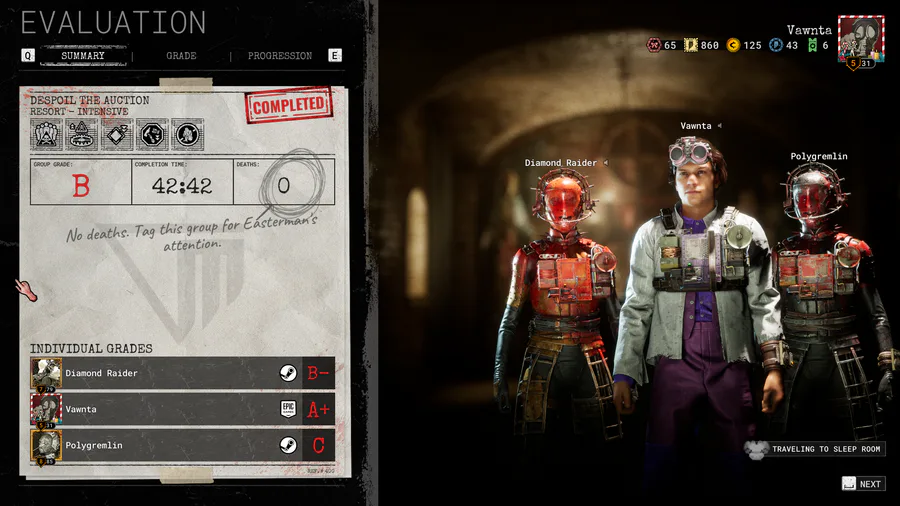The width and height of the screenshot is (900, 506).
Task: Toggle the speaker icon next to Vawnta's nameplate
Action: [x=719, y=126]
